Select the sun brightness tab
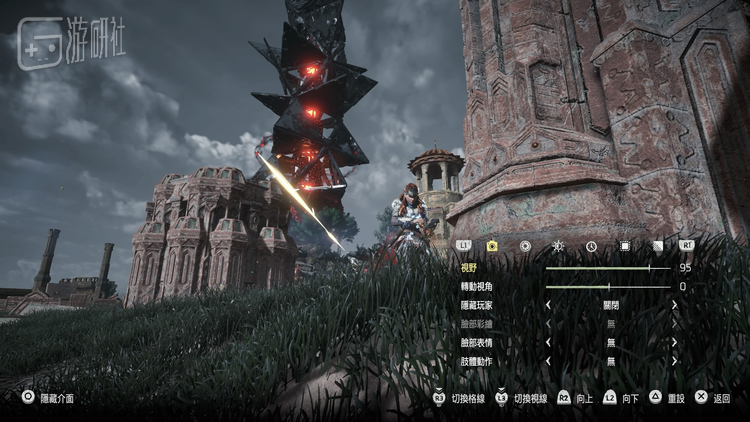 [558, 245]
